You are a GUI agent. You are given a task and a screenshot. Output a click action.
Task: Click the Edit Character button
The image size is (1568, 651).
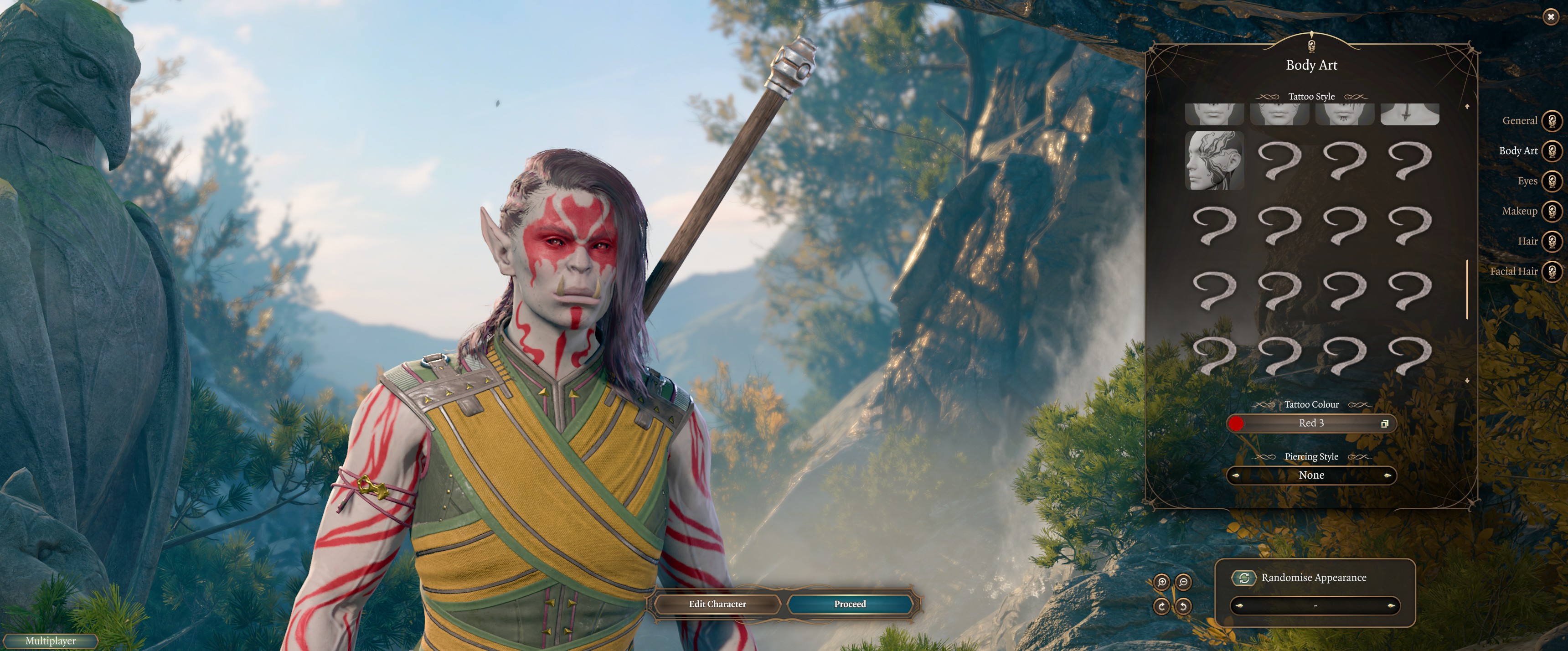coord(717,604)
